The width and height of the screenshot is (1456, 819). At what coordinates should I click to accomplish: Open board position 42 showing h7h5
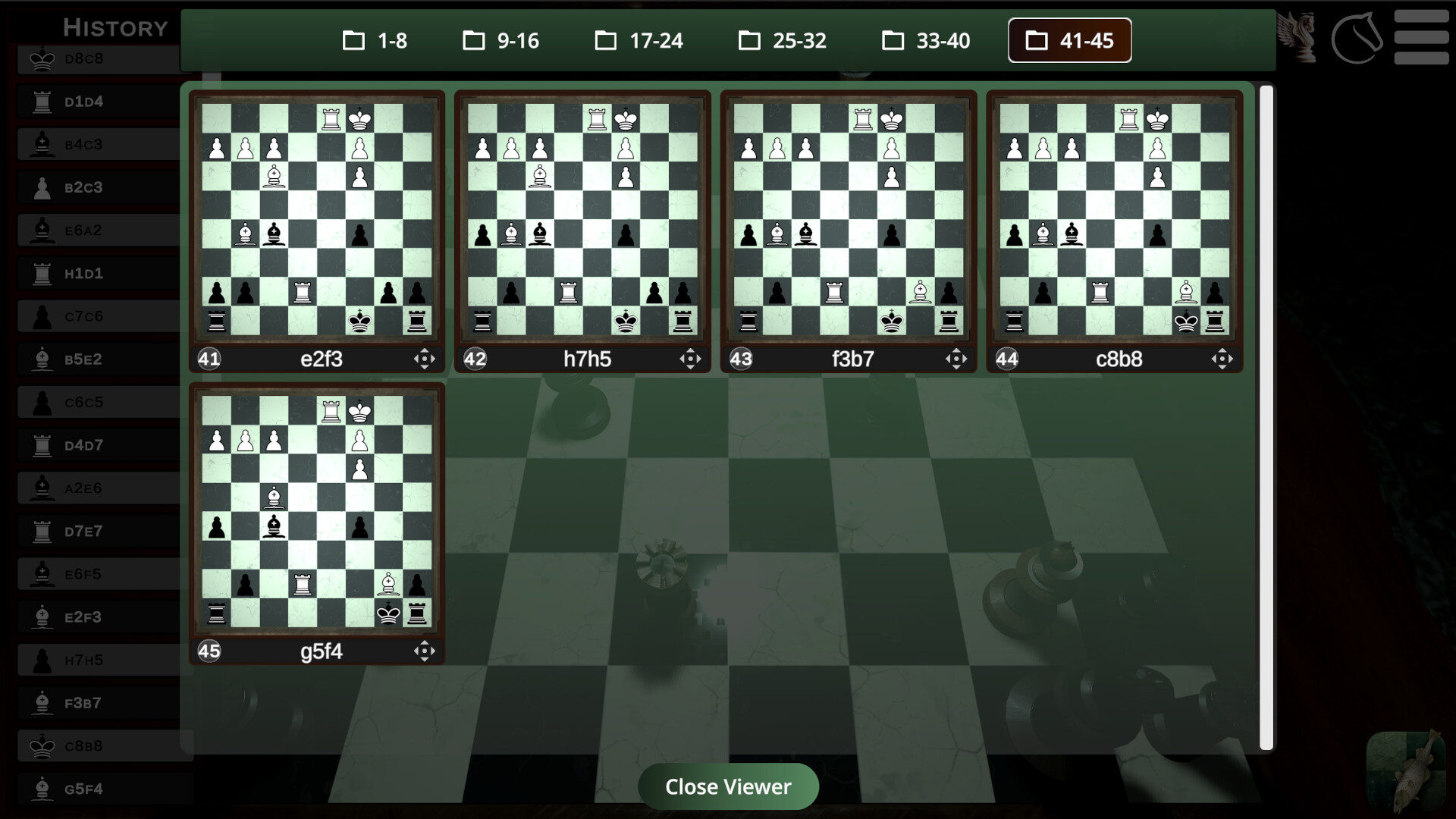coord(582,220)
